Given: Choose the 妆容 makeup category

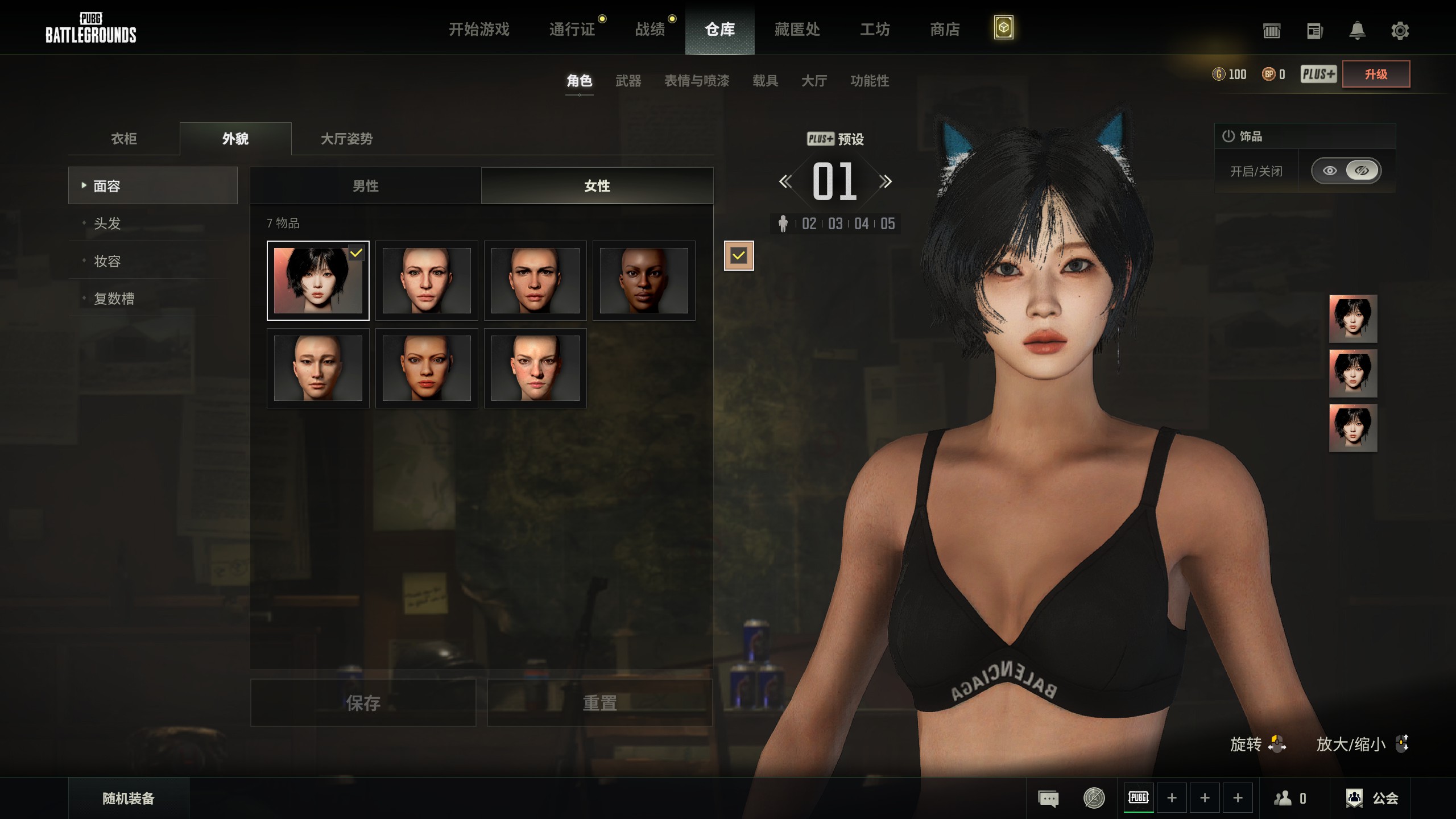Looking at the screenshot, I should point(107,261).
